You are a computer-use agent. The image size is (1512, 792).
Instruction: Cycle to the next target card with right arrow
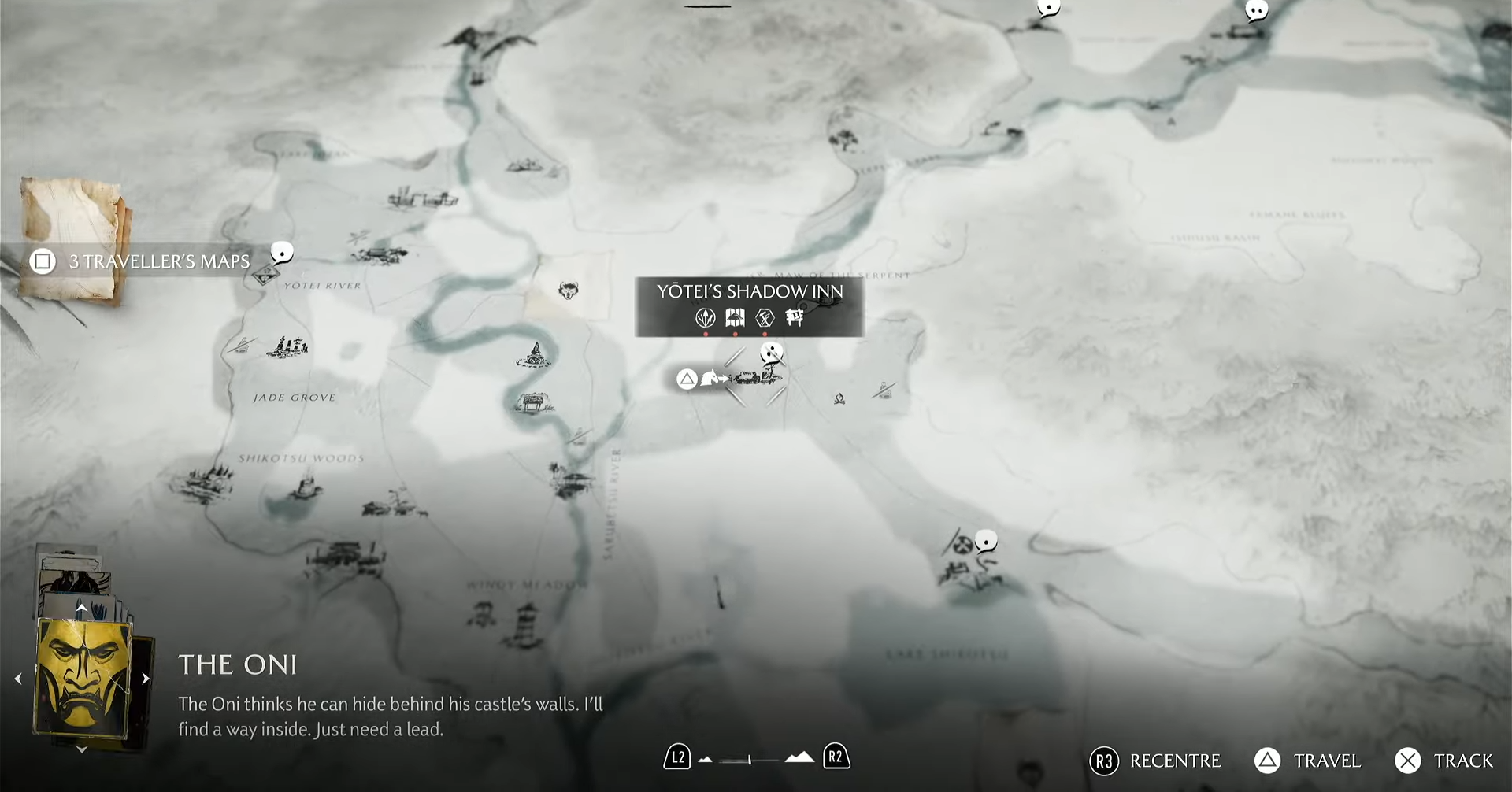(146, 679)
